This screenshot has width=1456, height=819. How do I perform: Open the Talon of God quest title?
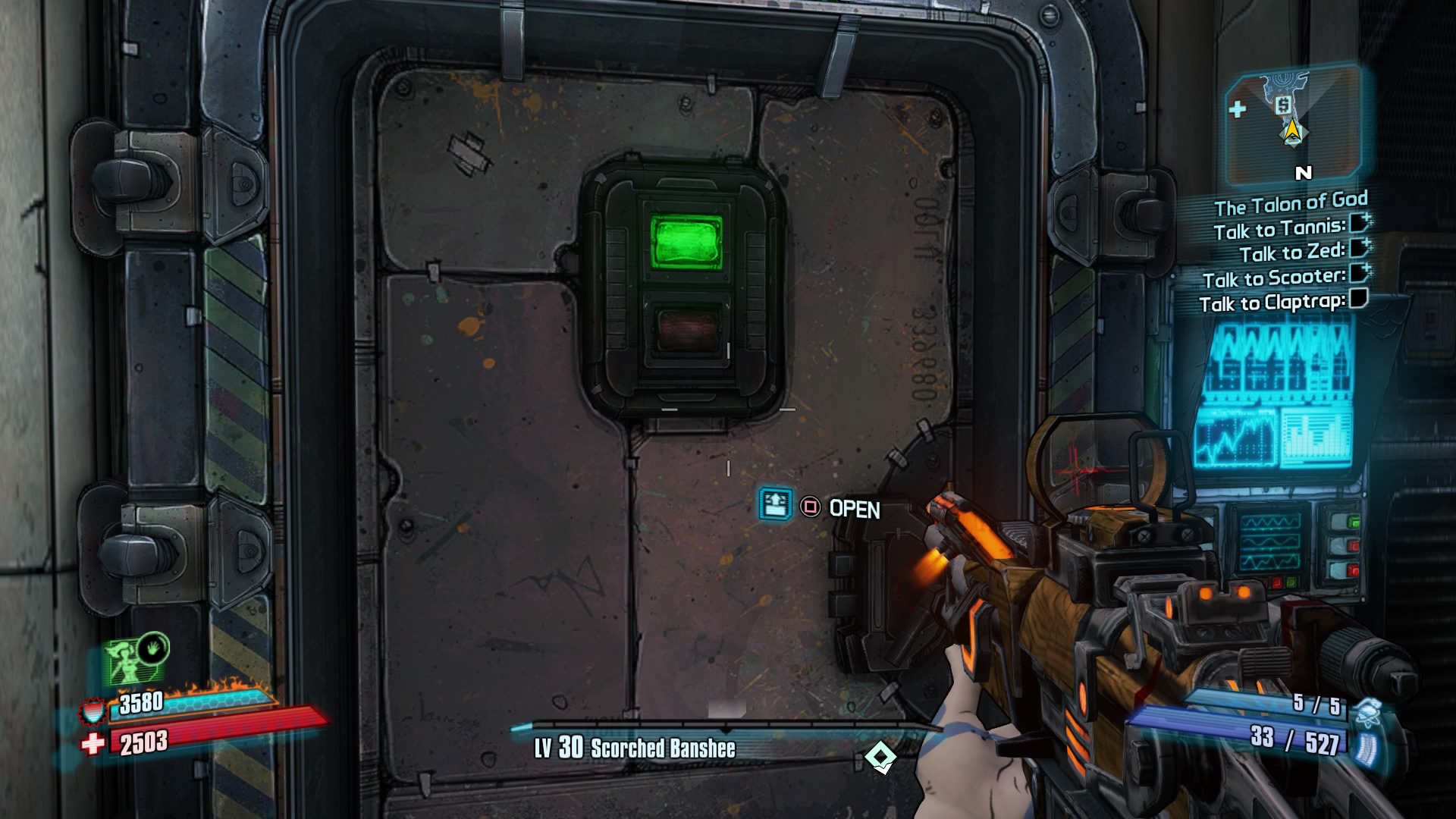click(1292, 201)
